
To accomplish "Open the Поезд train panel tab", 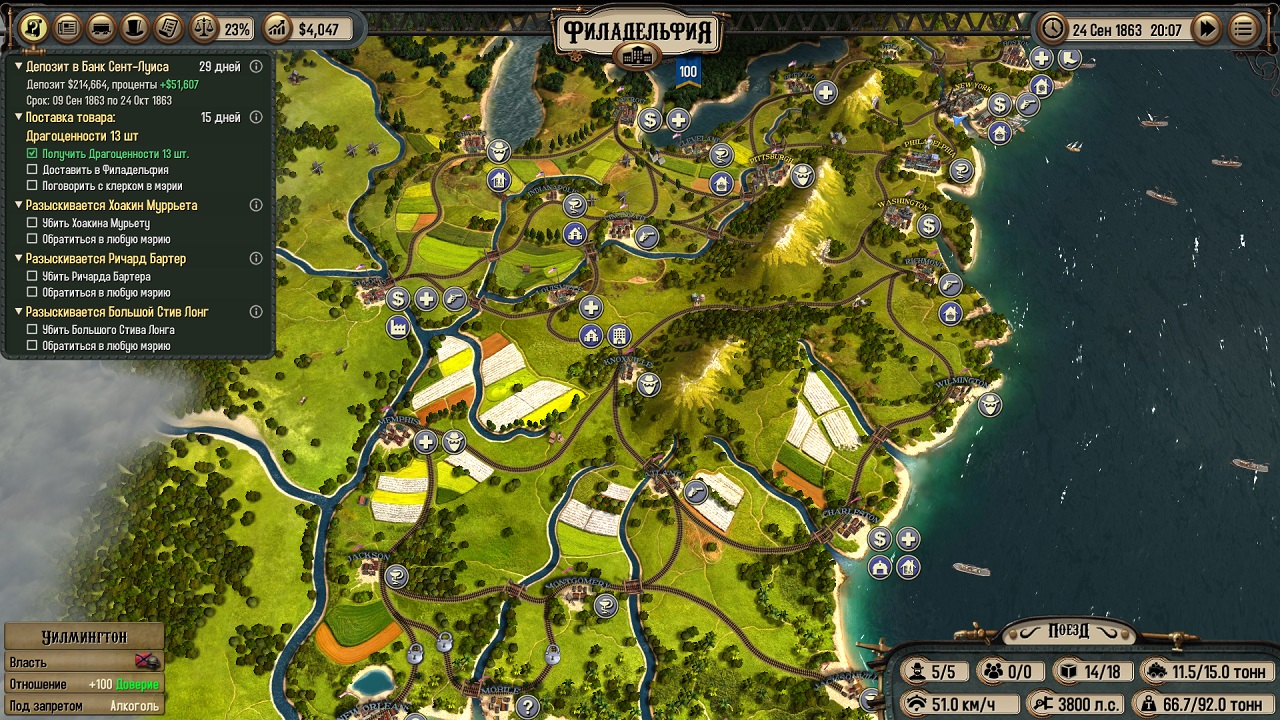I will click(1068, 632).
